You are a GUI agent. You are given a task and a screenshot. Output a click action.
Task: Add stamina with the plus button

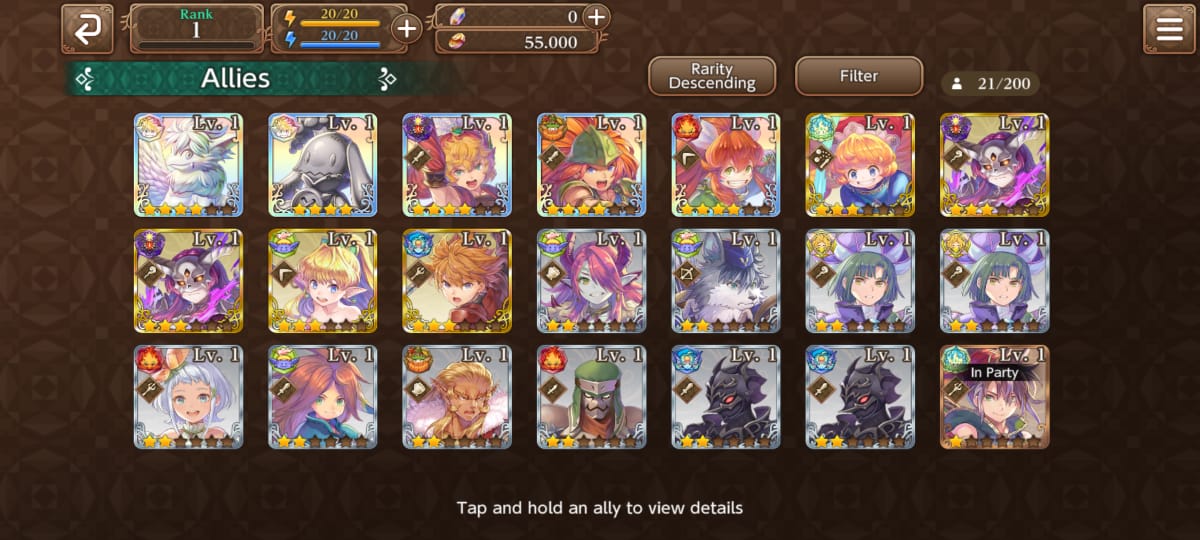[x=407, y=29]
